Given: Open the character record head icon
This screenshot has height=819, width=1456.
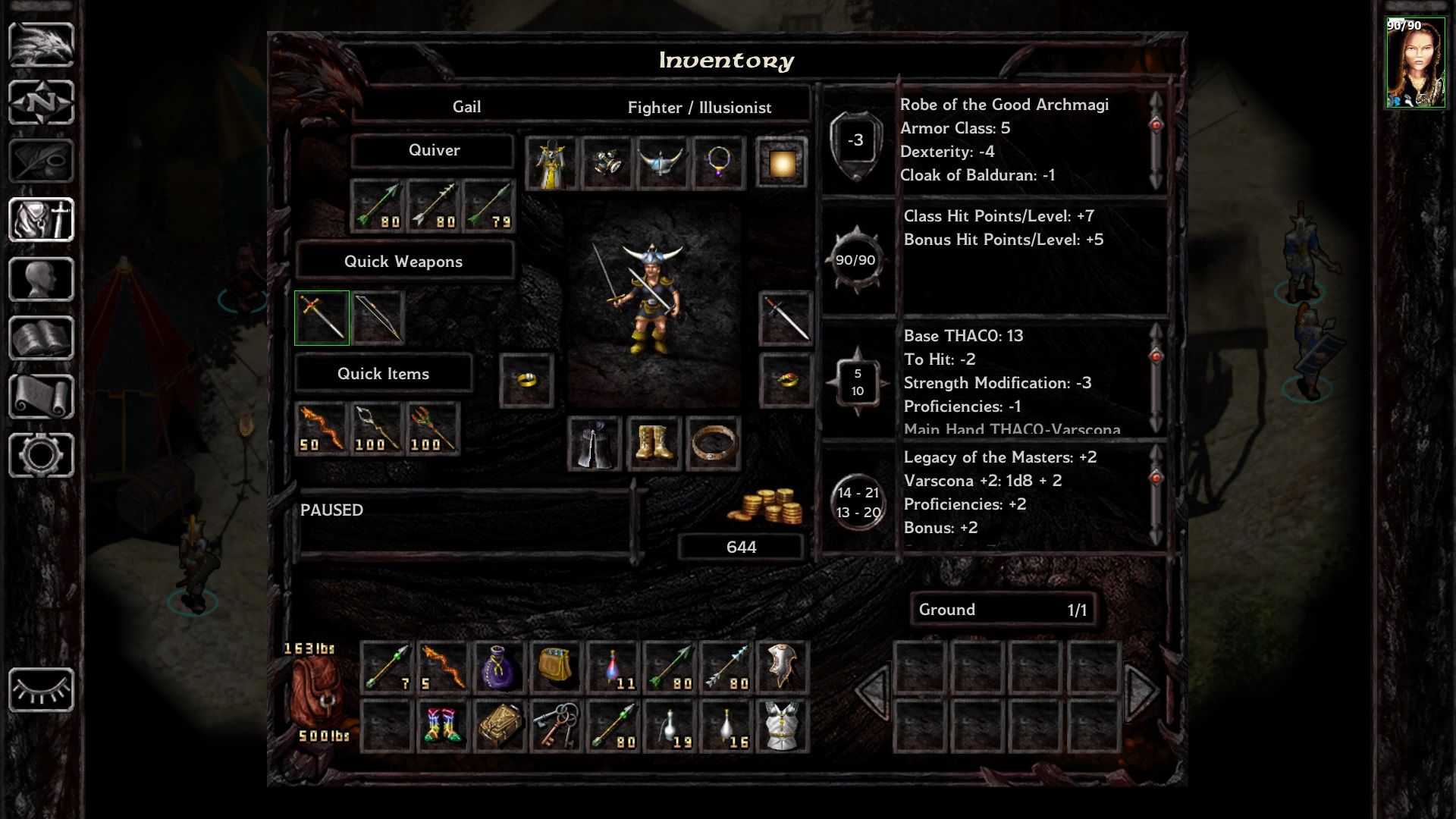Looking at the screenshot, I should (x=42, y=277).
